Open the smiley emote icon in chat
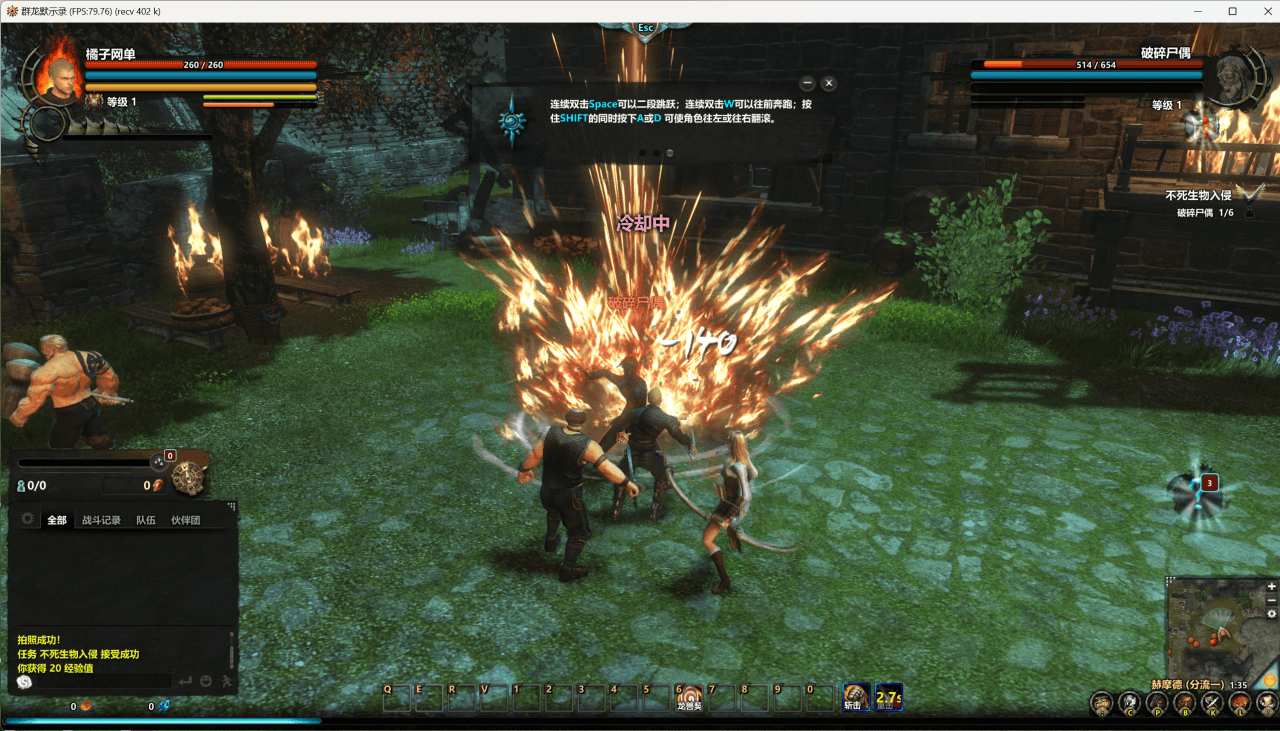 point(207,681)
